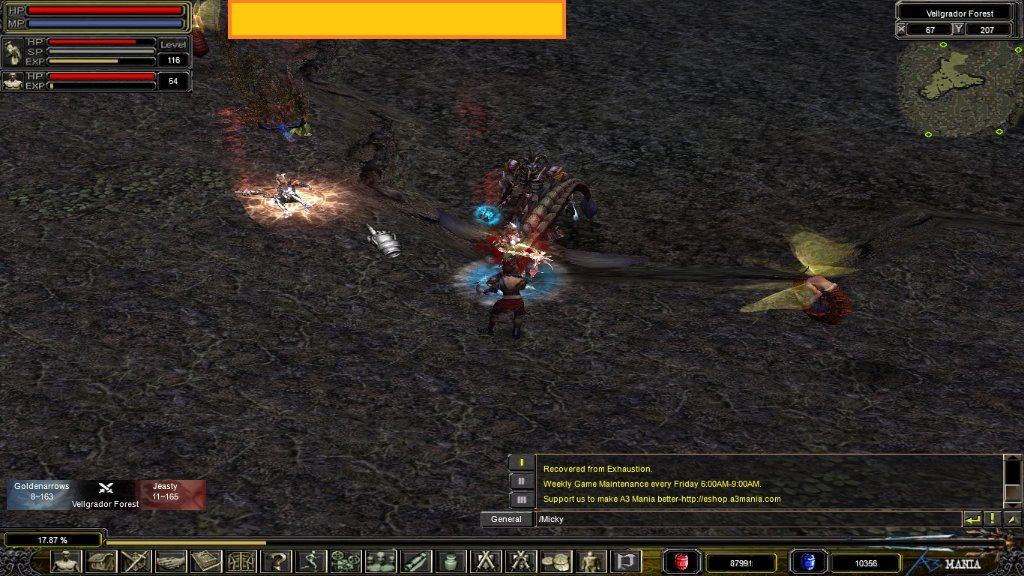This screenshot has width=1024, height=576.
Task: Click the chat input field containing /Micky
Action: (747, 519)
